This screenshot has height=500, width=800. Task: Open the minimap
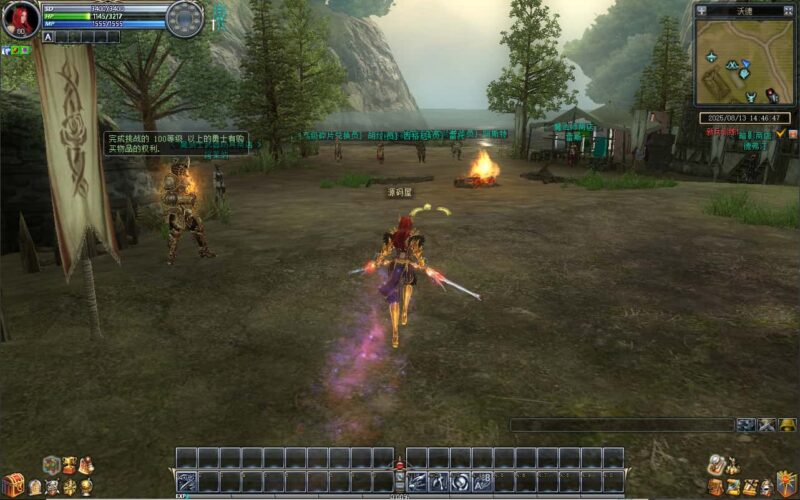(x=745, y=63)
